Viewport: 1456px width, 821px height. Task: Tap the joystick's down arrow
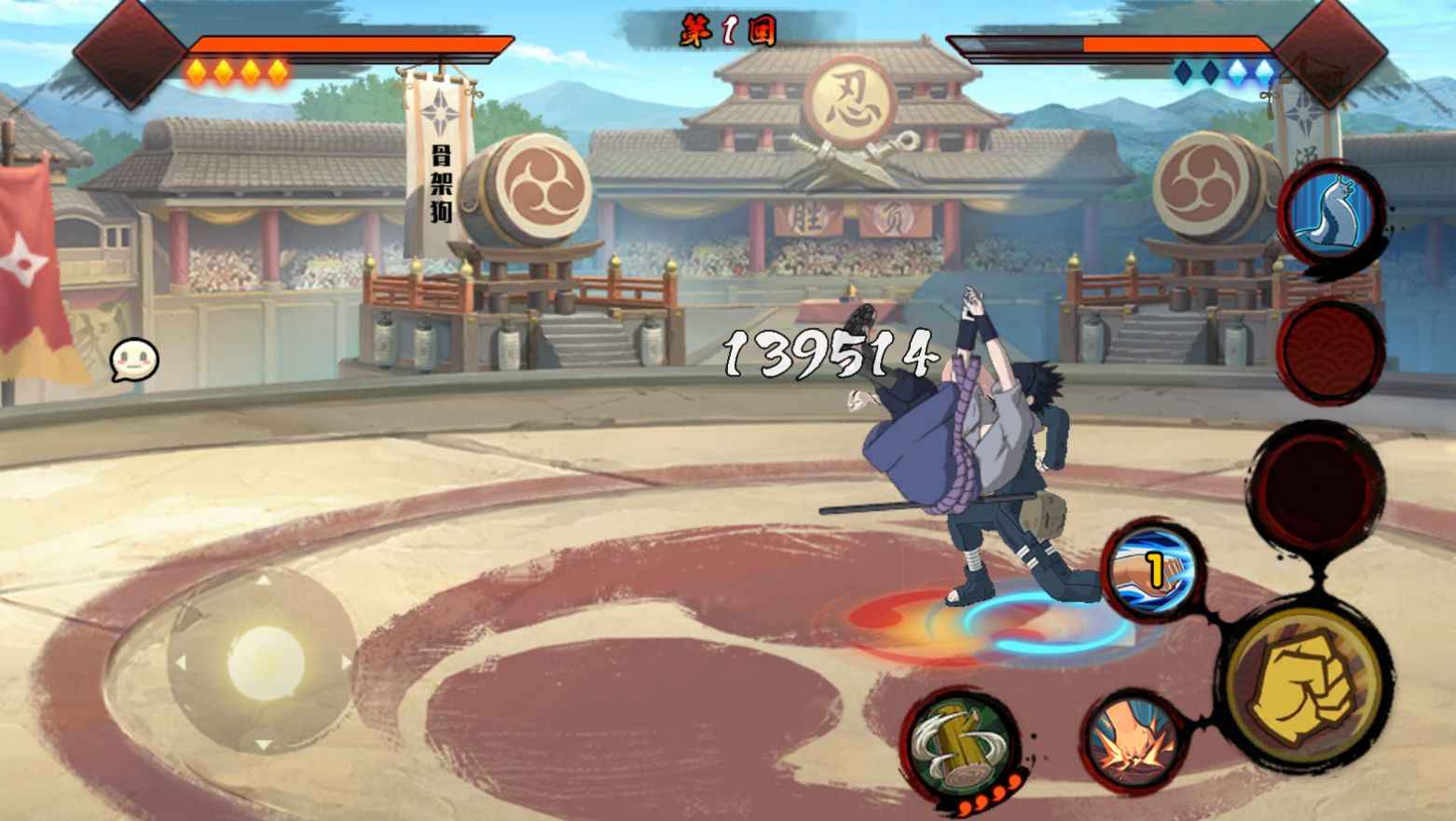(264, 744)
